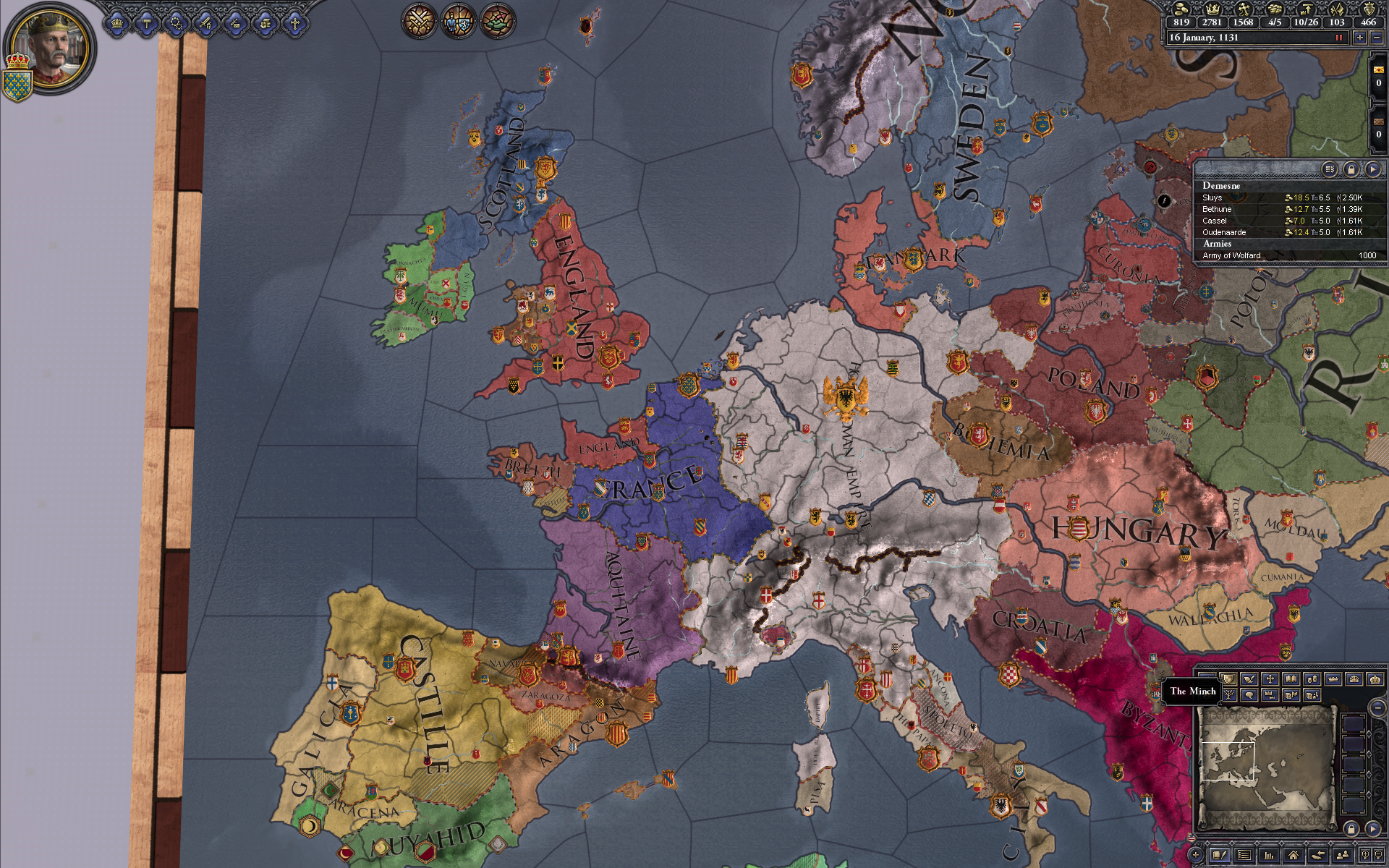Click the fleur-de-lis realm shield
The image size is (1389, 868).
tap(18, 85)
